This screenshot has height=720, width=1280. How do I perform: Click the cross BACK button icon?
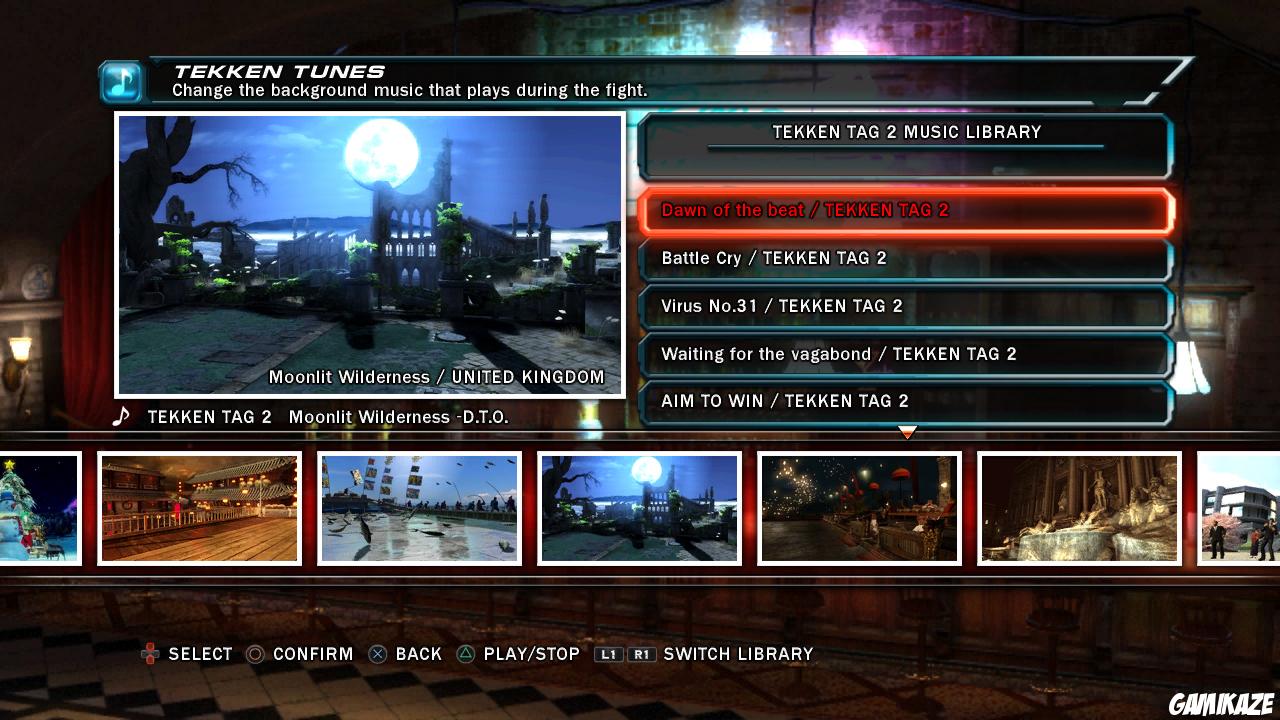[378, 654]
